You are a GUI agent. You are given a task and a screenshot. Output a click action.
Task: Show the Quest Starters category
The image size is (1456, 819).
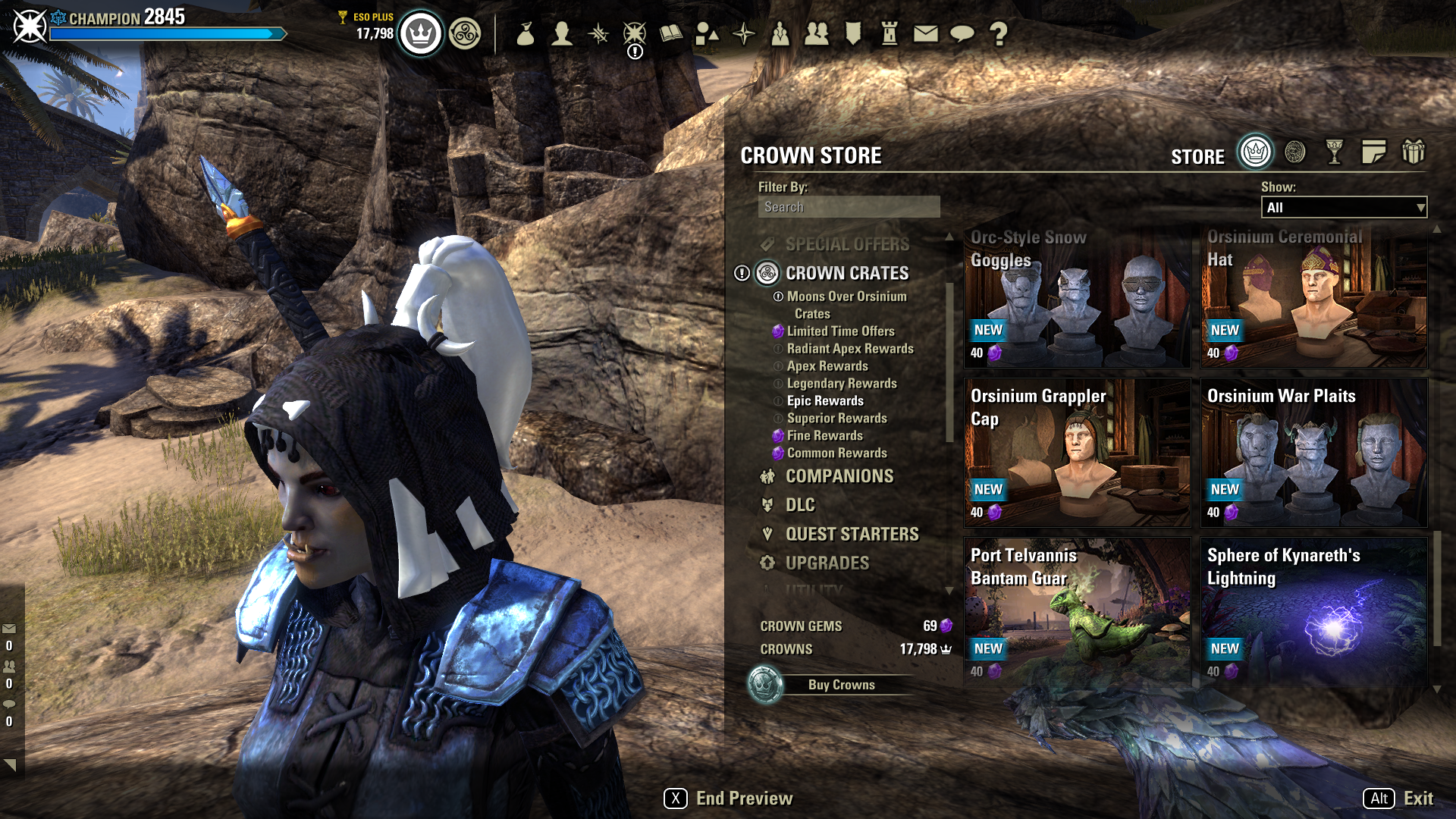click(852, 535)
